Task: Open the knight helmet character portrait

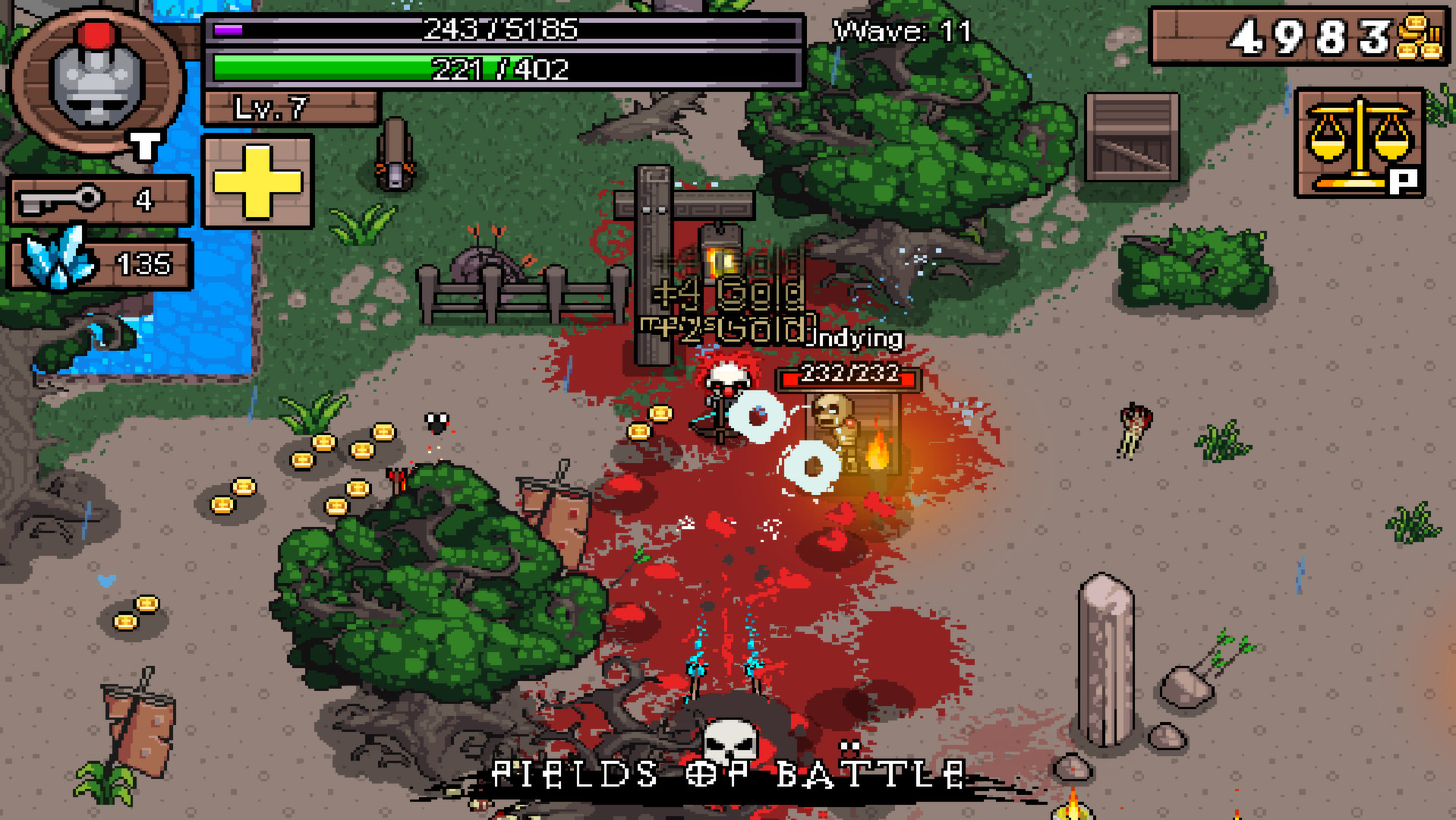Action: (96, 80)
